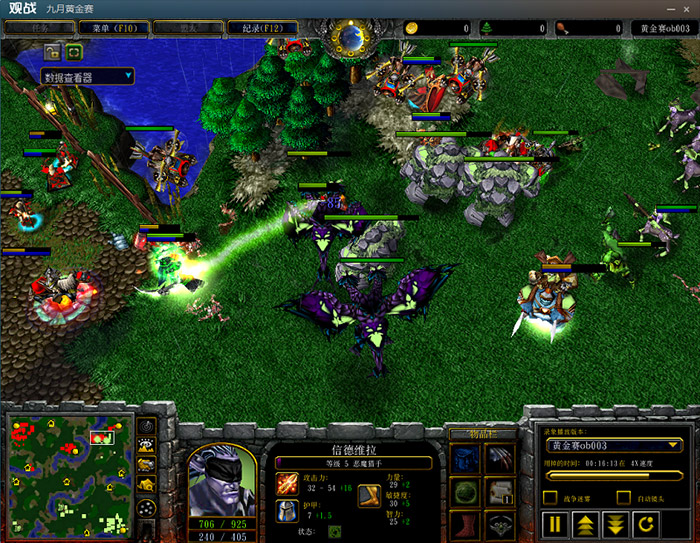This screenshot has width=700, height=543.
Task: Expand the 数据查看器 dropdown
Action: (88, 76)
